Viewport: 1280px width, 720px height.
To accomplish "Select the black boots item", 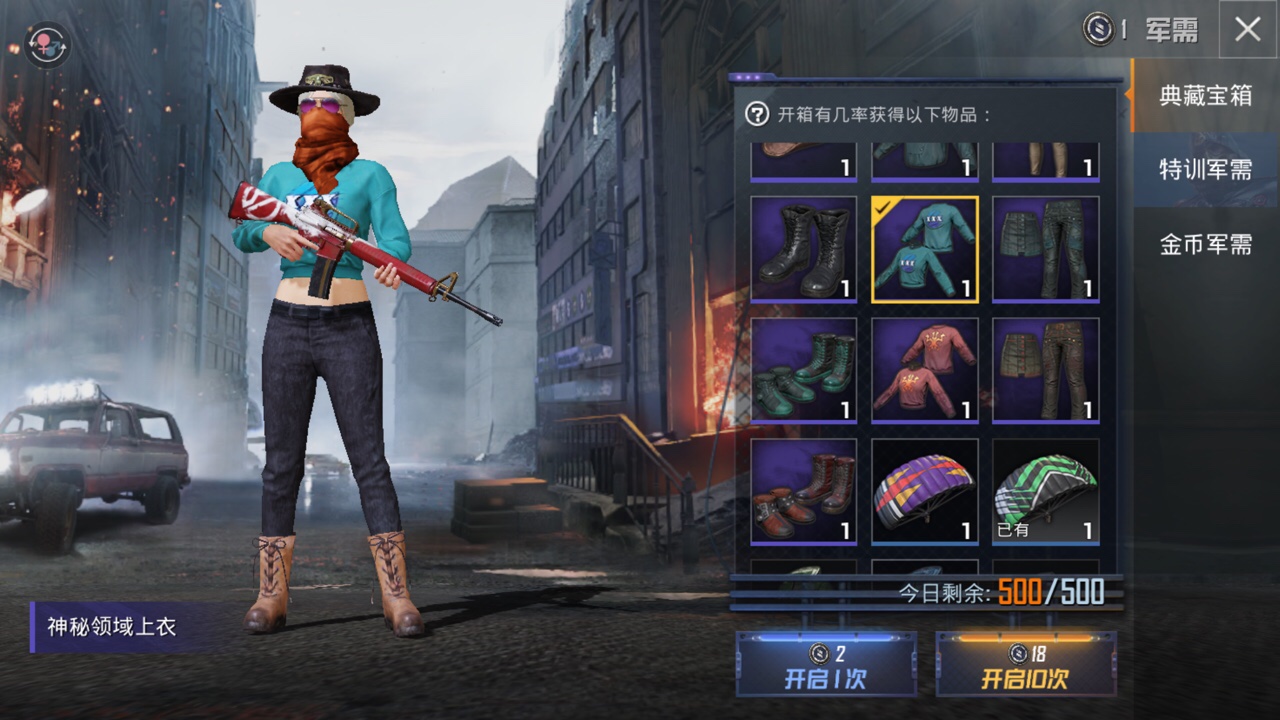I will 804,249.
